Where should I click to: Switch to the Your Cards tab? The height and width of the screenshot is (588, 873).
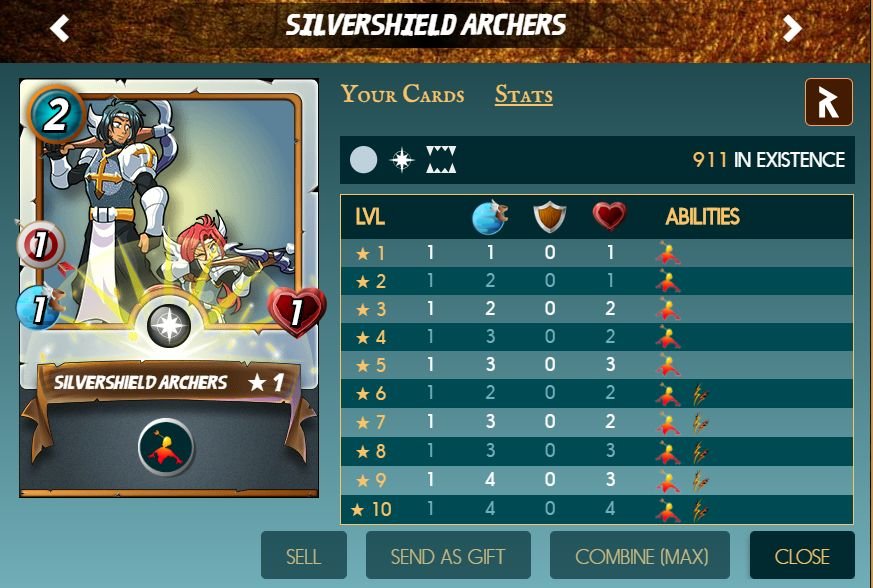tap(402, 95)
